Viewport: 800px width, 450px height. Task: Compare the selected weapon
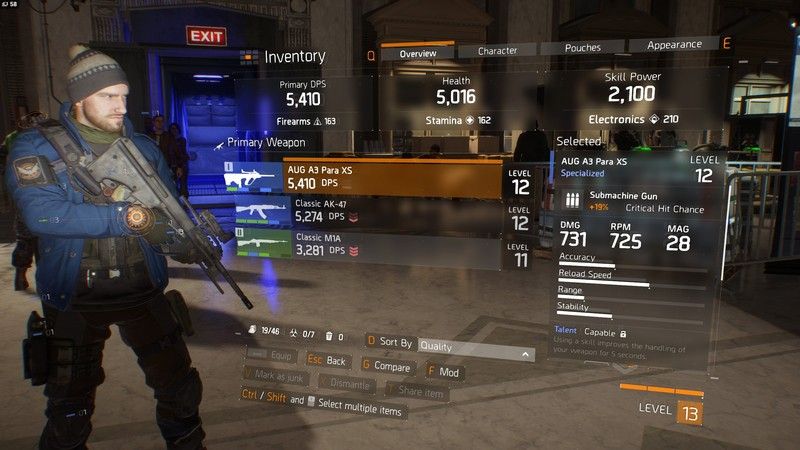pyautogui.click(x=387, y=368)
